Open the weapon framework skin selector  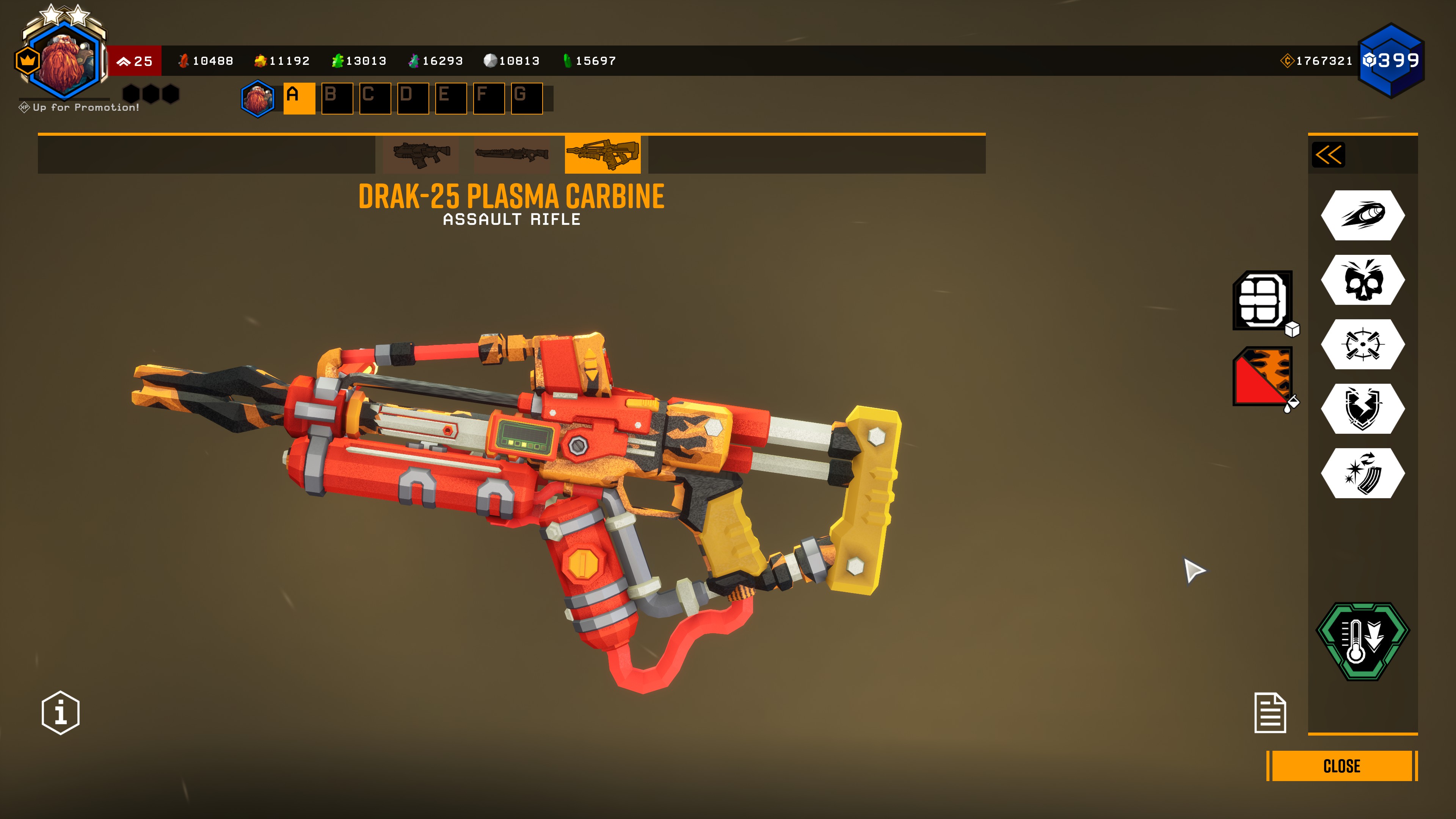(x=1262, y=300)
